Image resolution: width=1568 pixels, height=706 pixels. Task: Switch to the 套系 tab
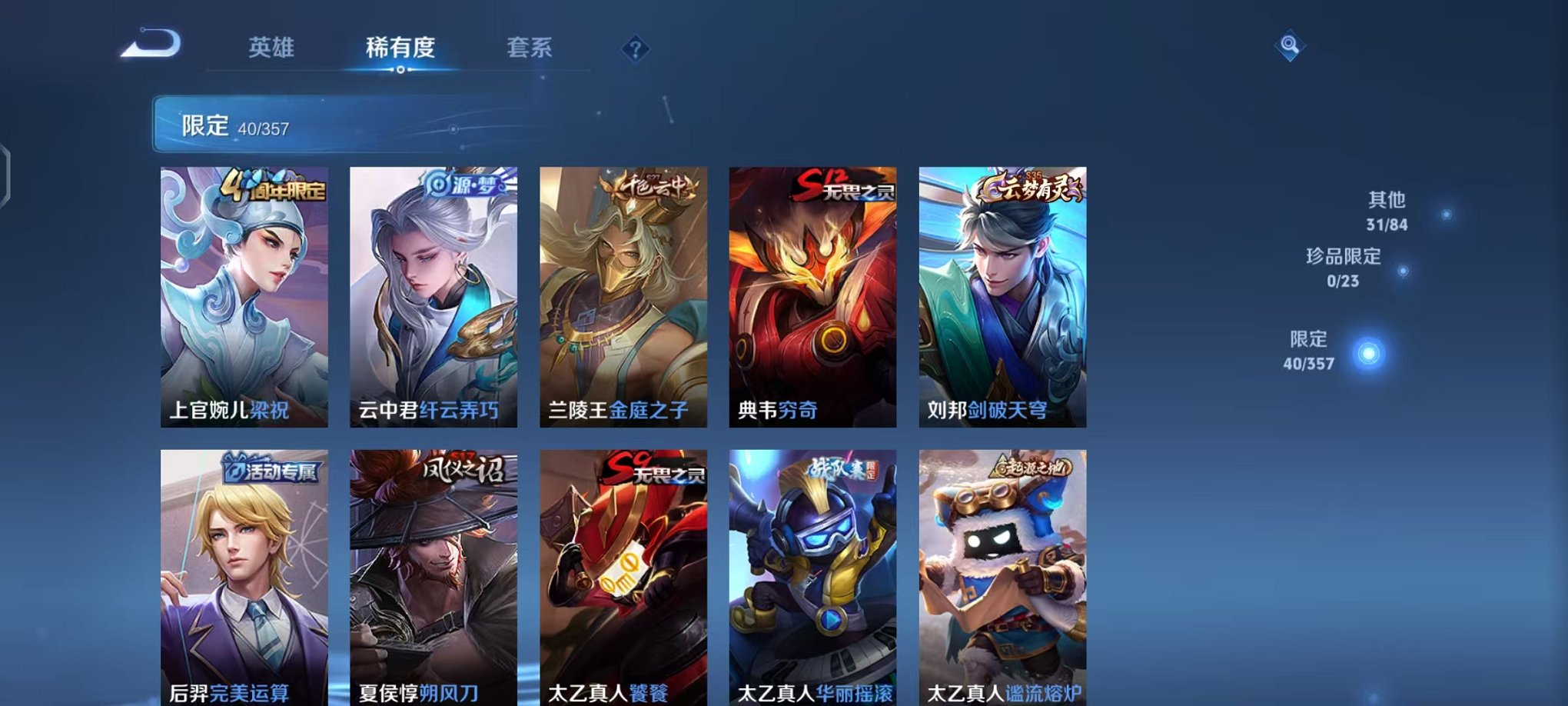[x=530, y=48]
